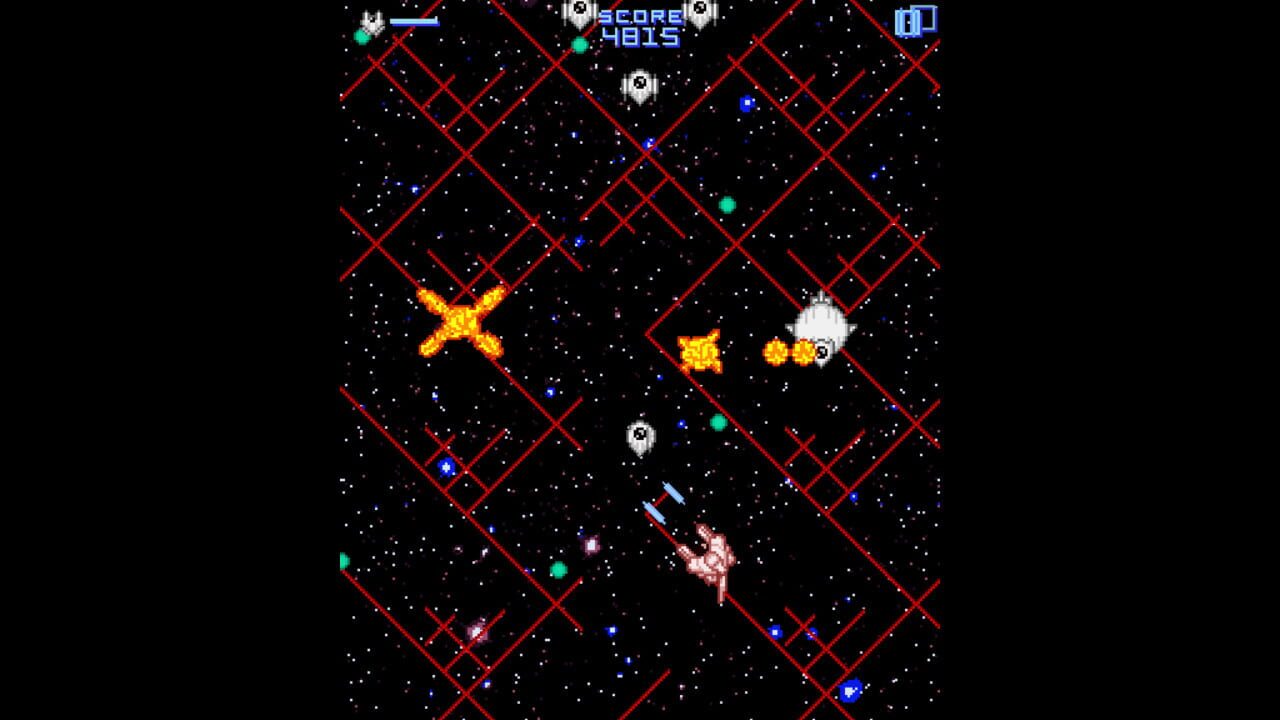This screenshot has width=1280, height=720.
Task: Click the pink nebula near the bottom-left
Action: click(476, 633)
